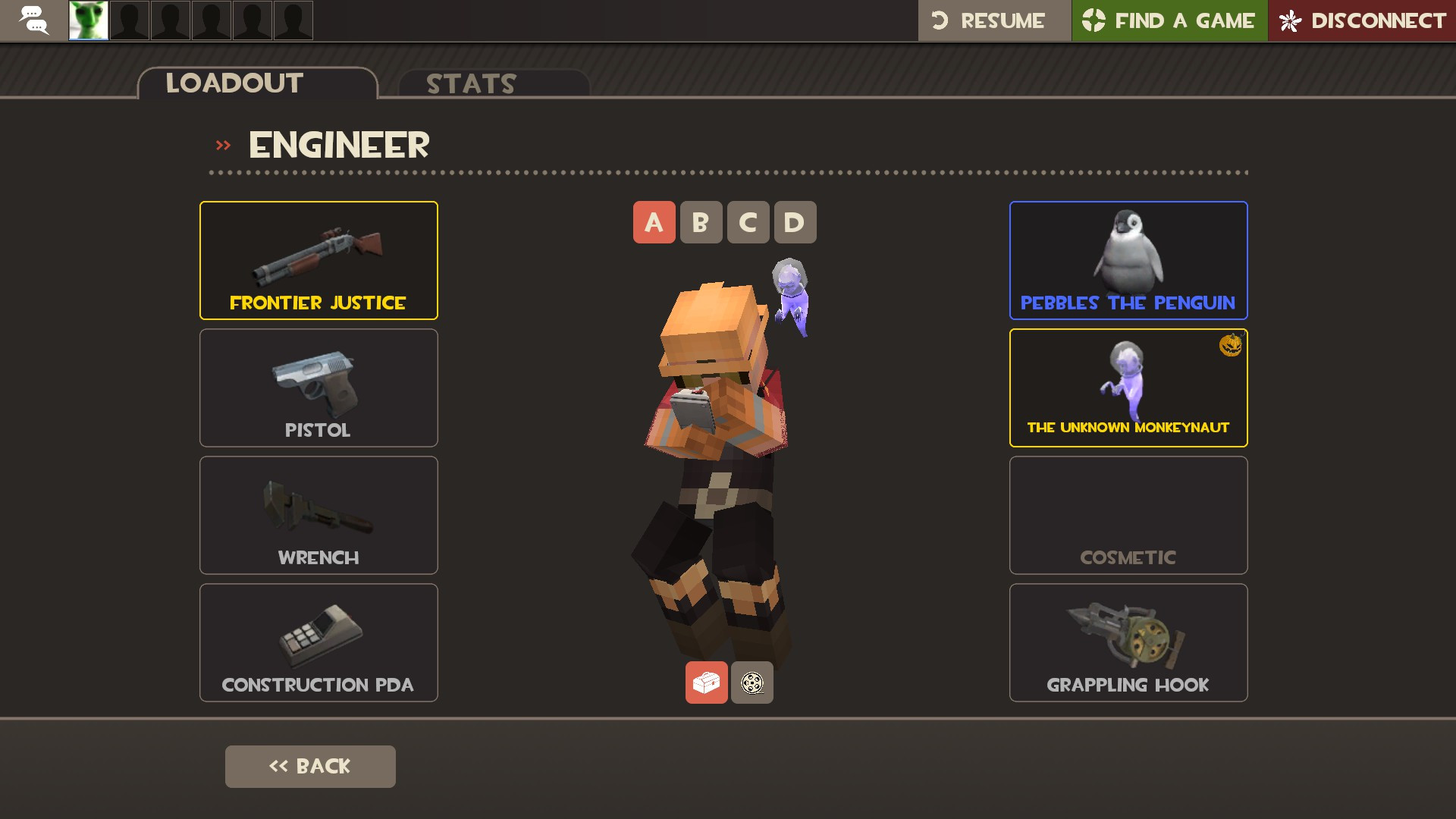Activate loadout preset D

click(794, 222)
